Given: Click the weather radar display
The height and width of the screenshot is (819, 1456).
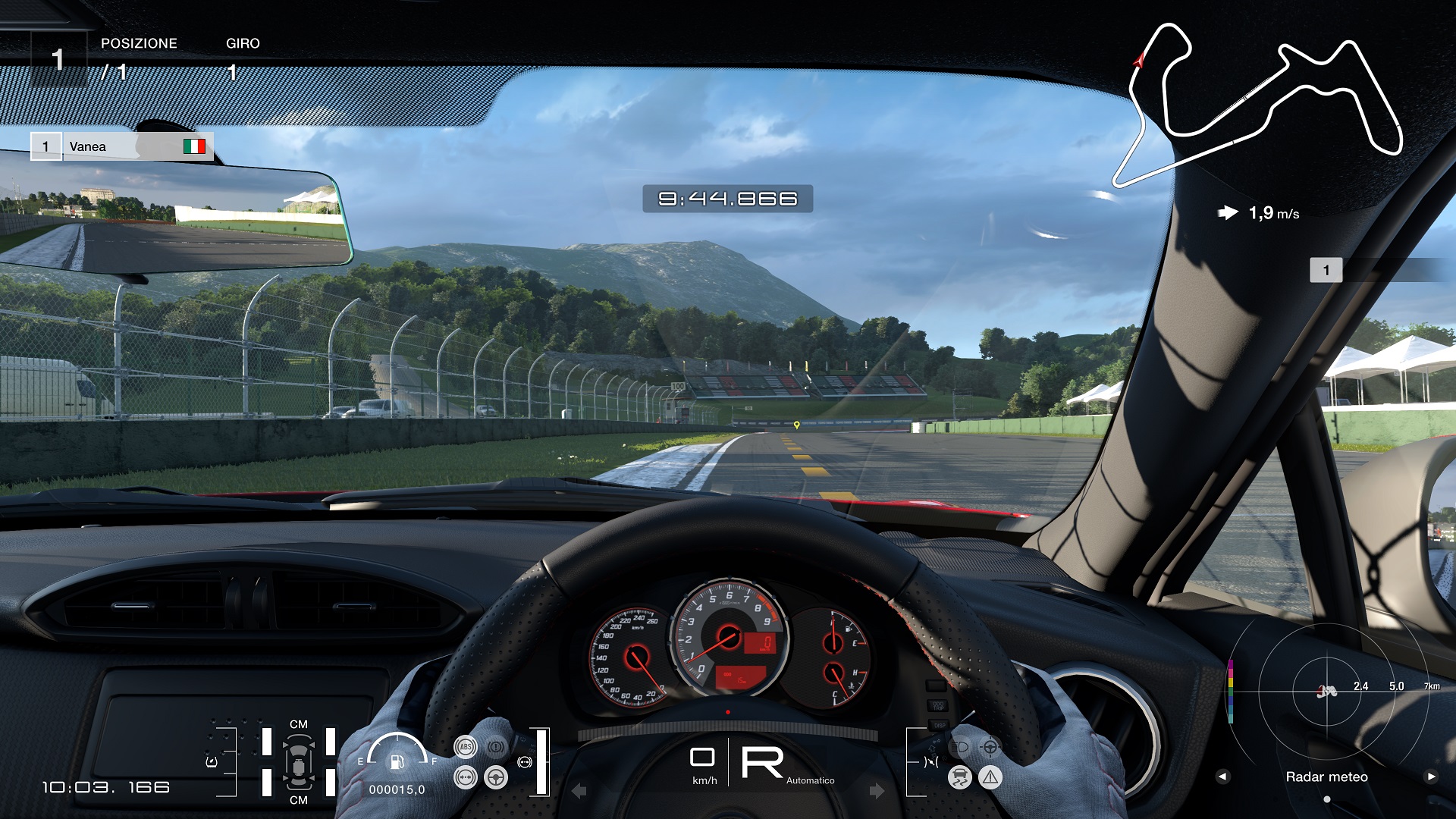Looking at the screenshot, I should [1327, 690].
